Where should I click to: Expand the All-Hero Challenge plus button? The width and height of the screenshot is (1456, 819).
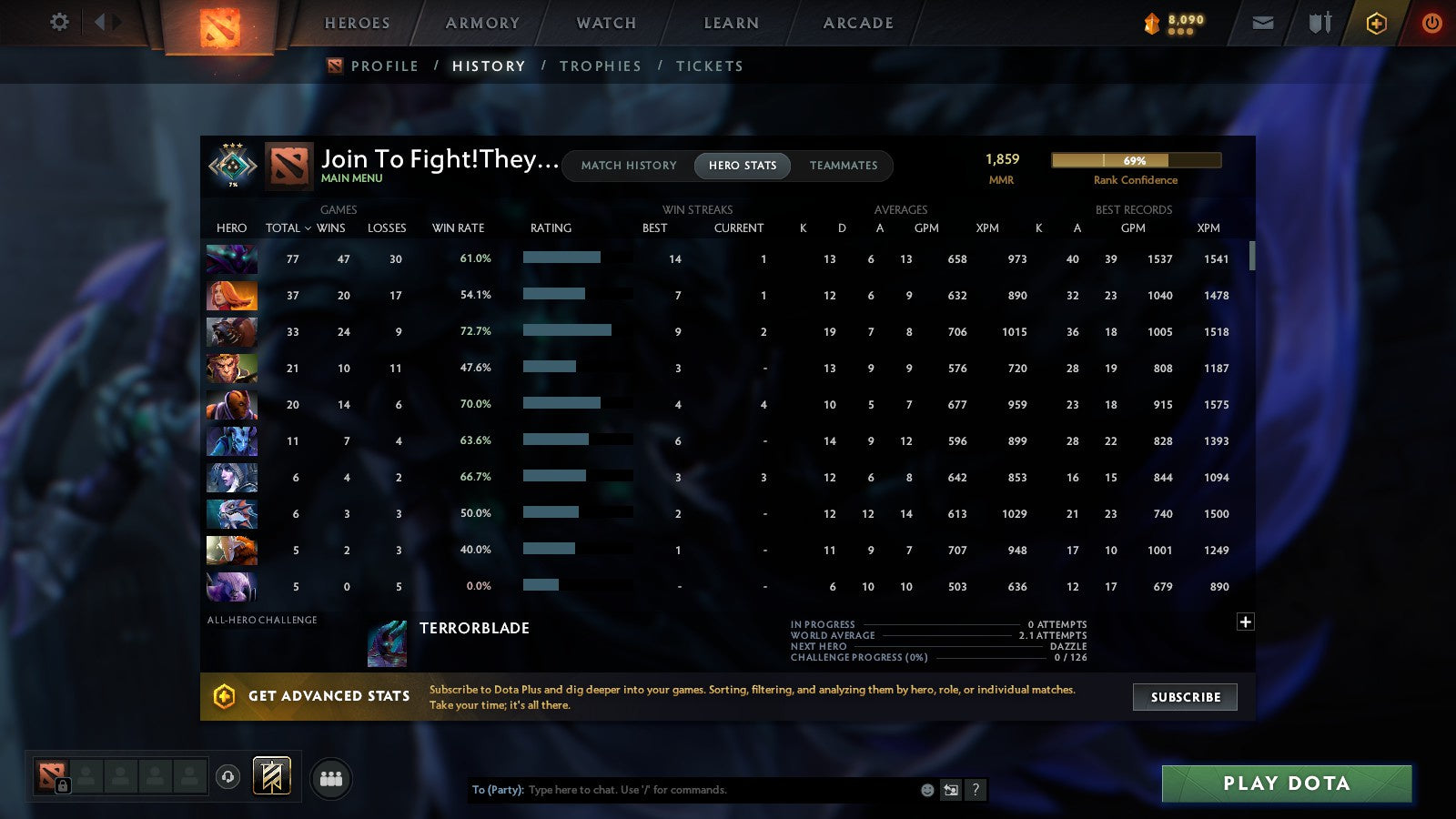click(x=1245, y=621)
